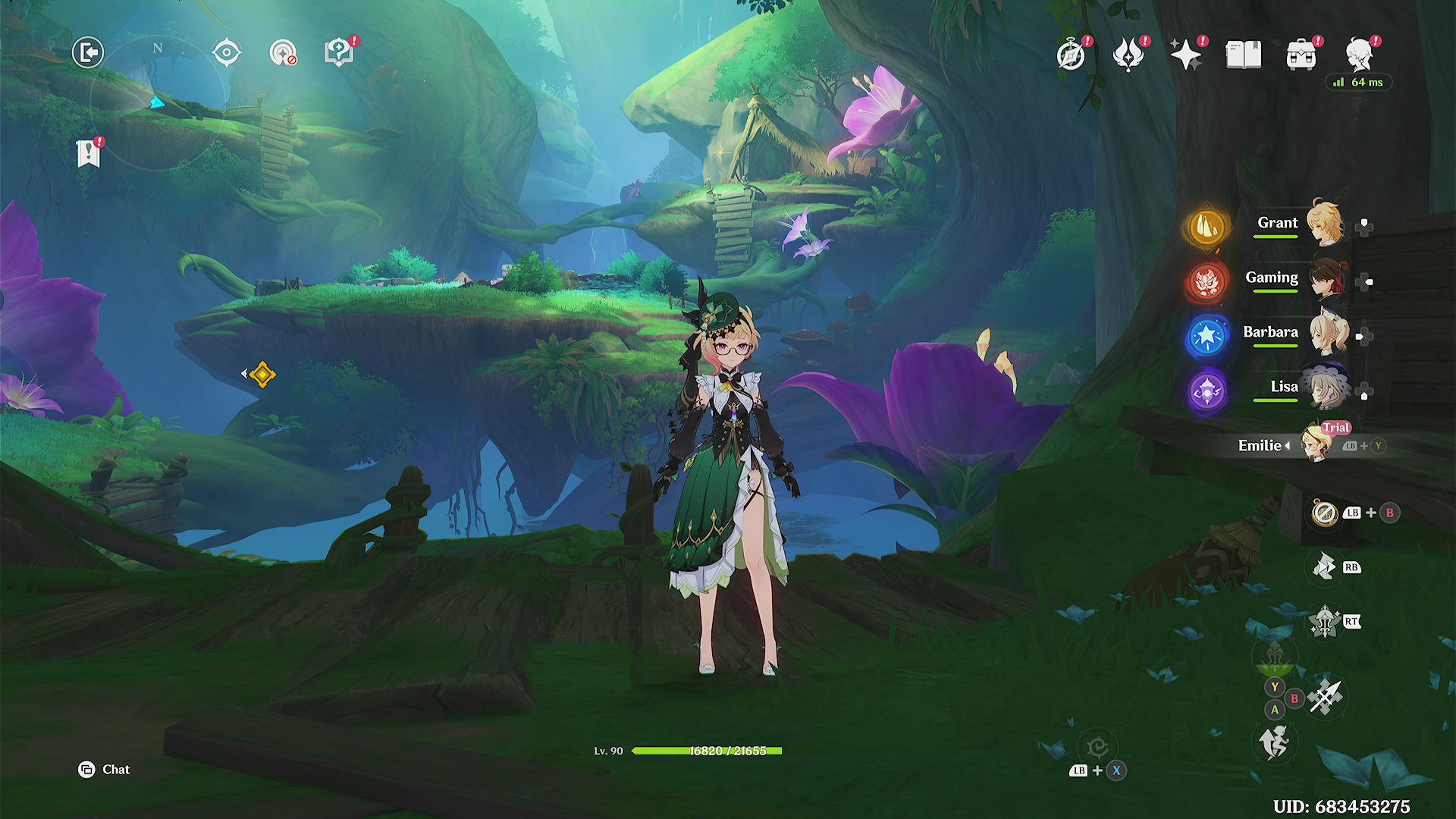Open the character profile menu icon
The image size is (1456, 819).
[x=1360, y=55]
